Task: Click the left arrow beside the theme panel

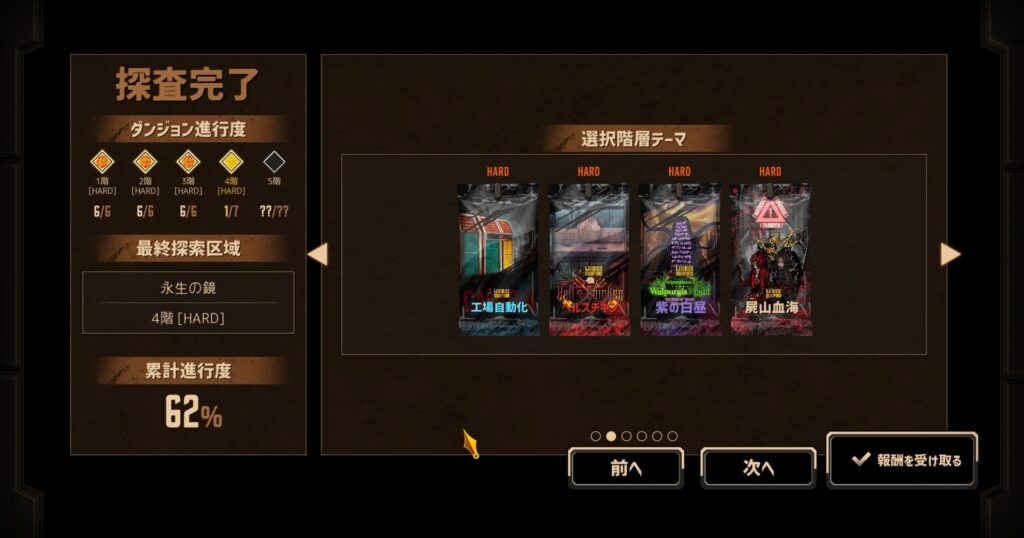Action: tap(317, 254)
